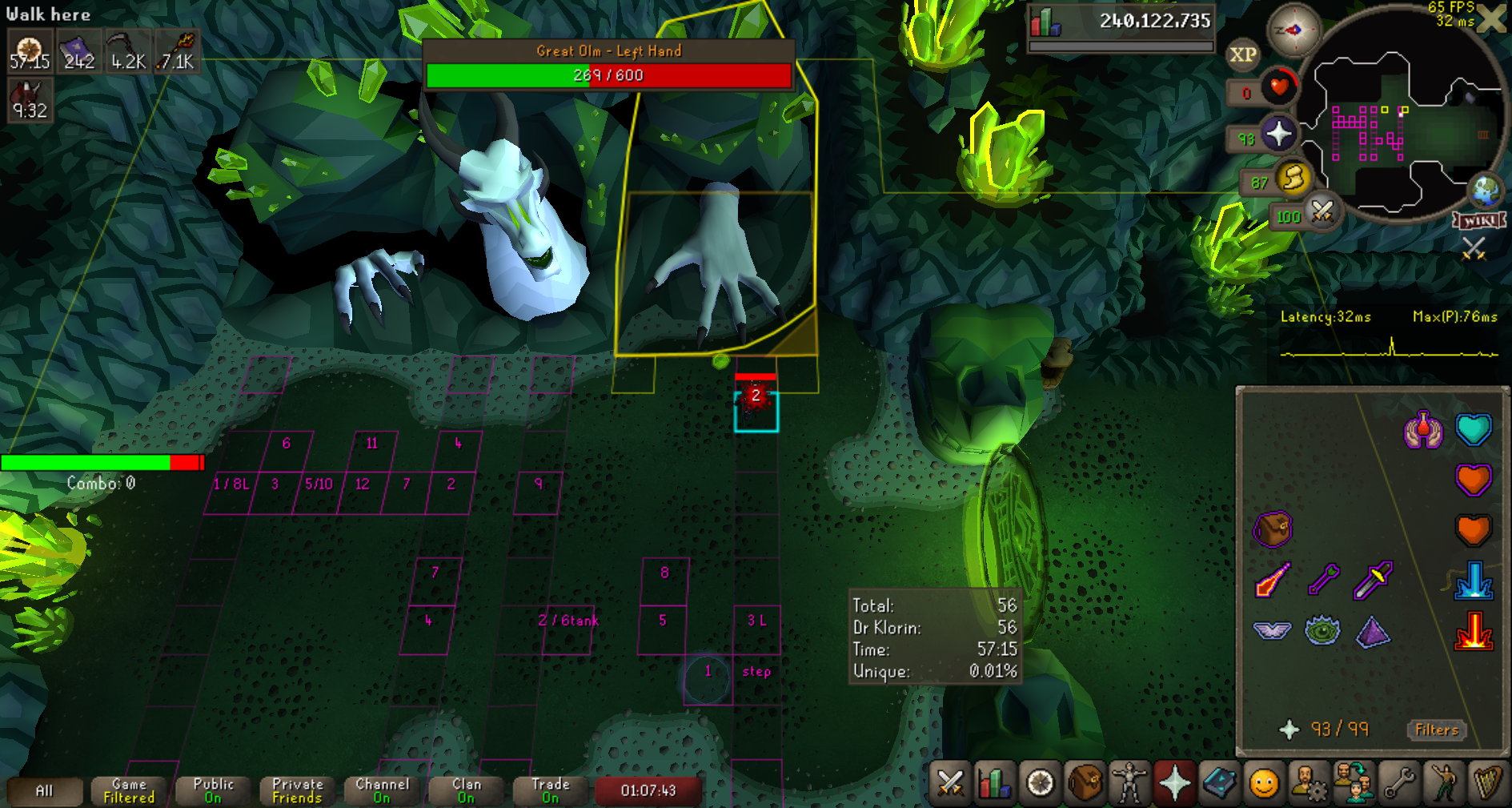Open the Worn Equipment tab
1512x808 pixels.
tap(1129, 783)
